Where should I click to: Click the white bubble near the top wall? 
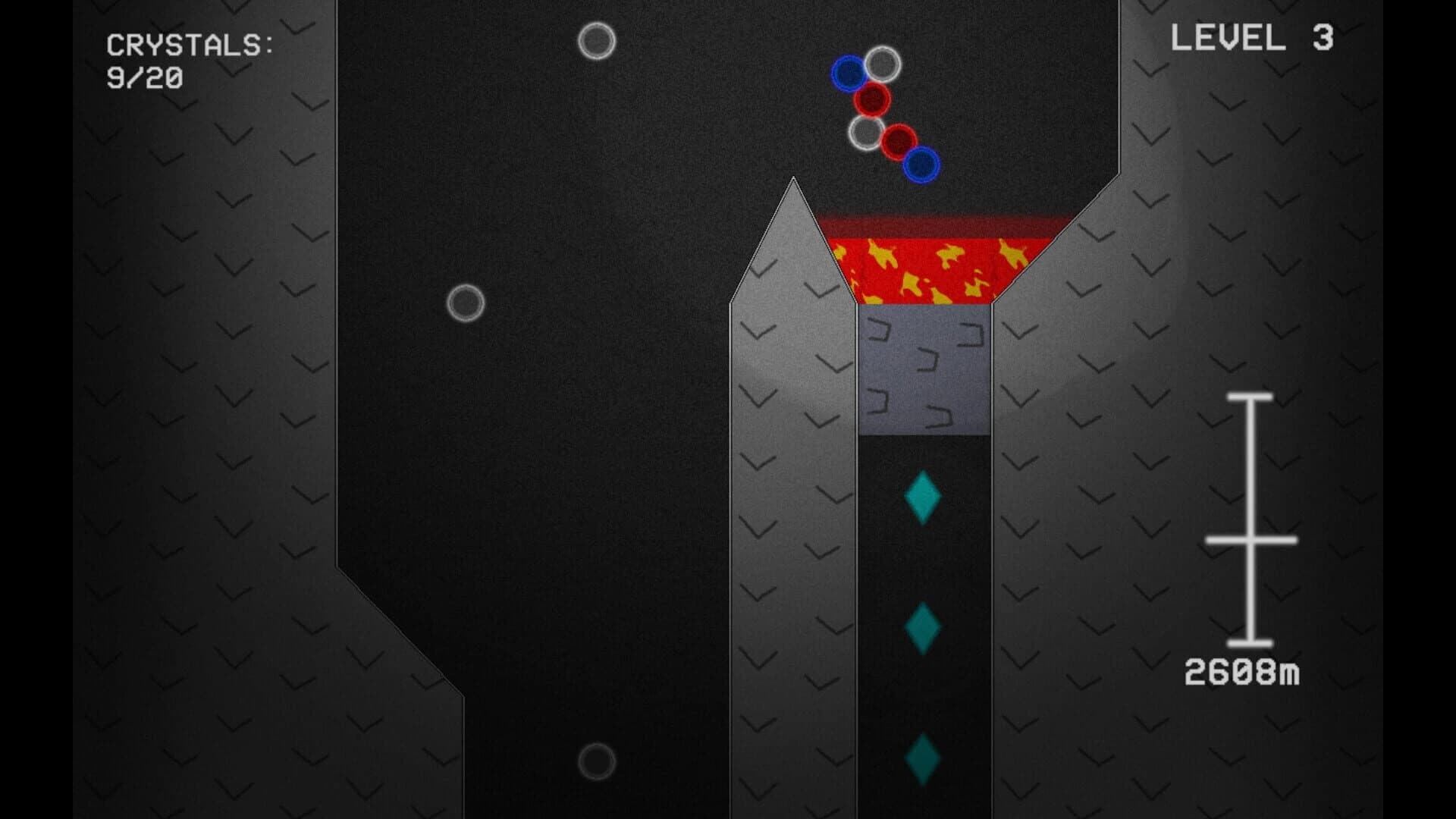[598, 39]
